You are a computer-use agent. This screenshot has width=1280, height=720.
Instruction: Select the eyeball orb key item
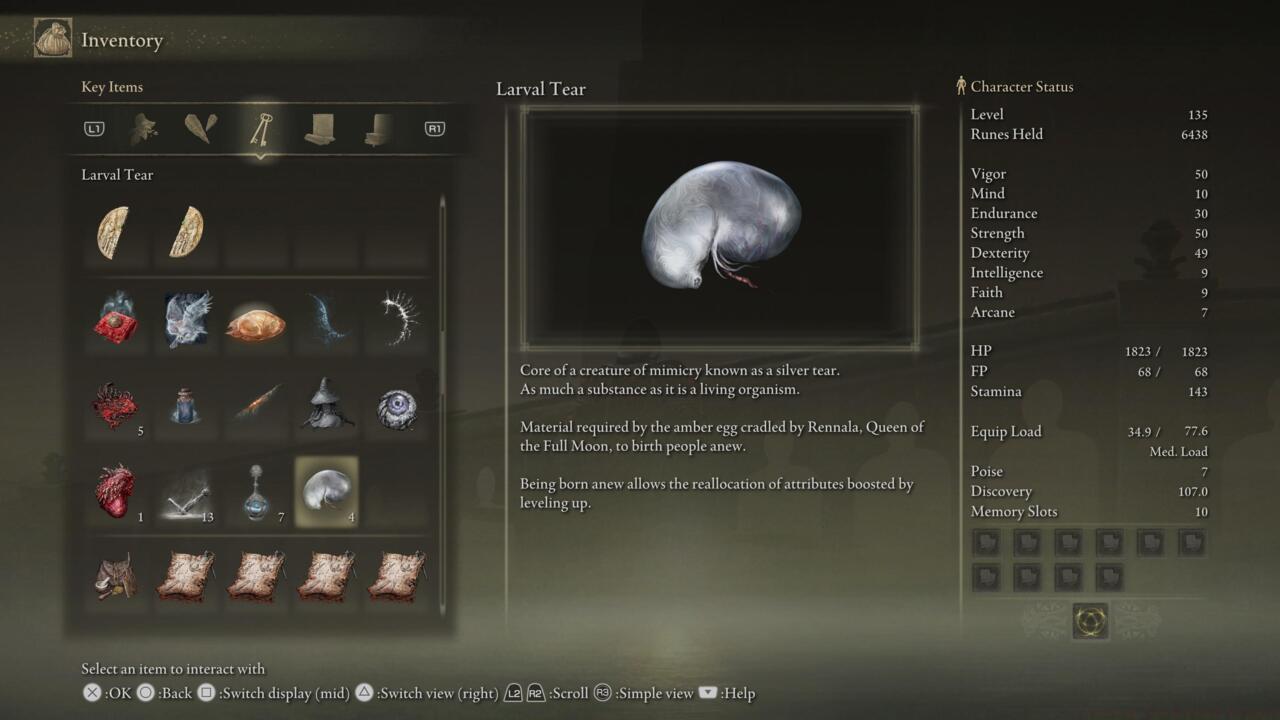396,408
